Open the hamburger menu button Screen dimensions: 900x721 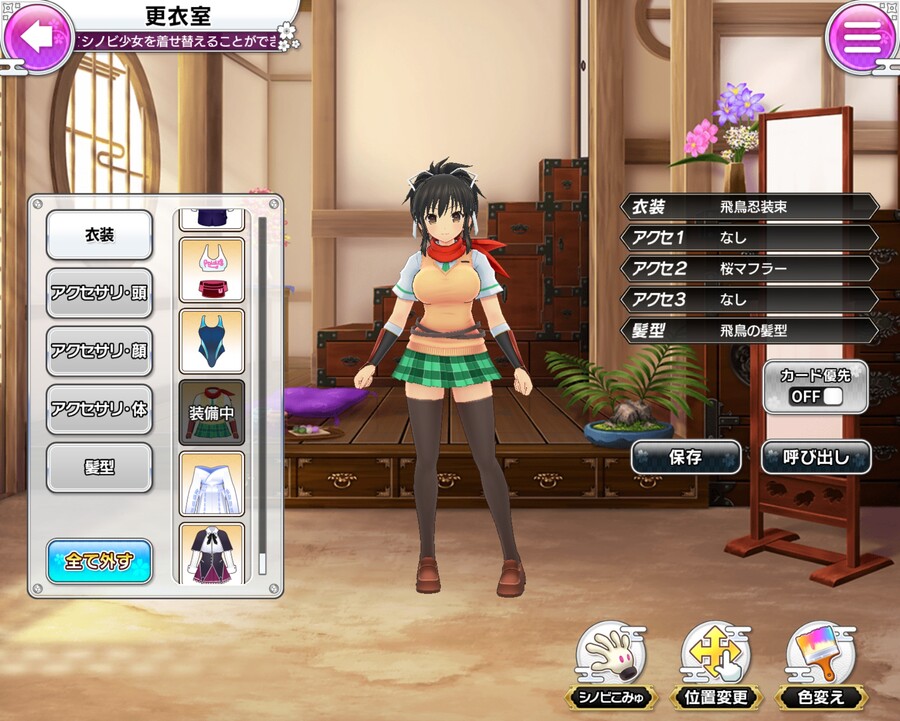(x=861, y=37)
